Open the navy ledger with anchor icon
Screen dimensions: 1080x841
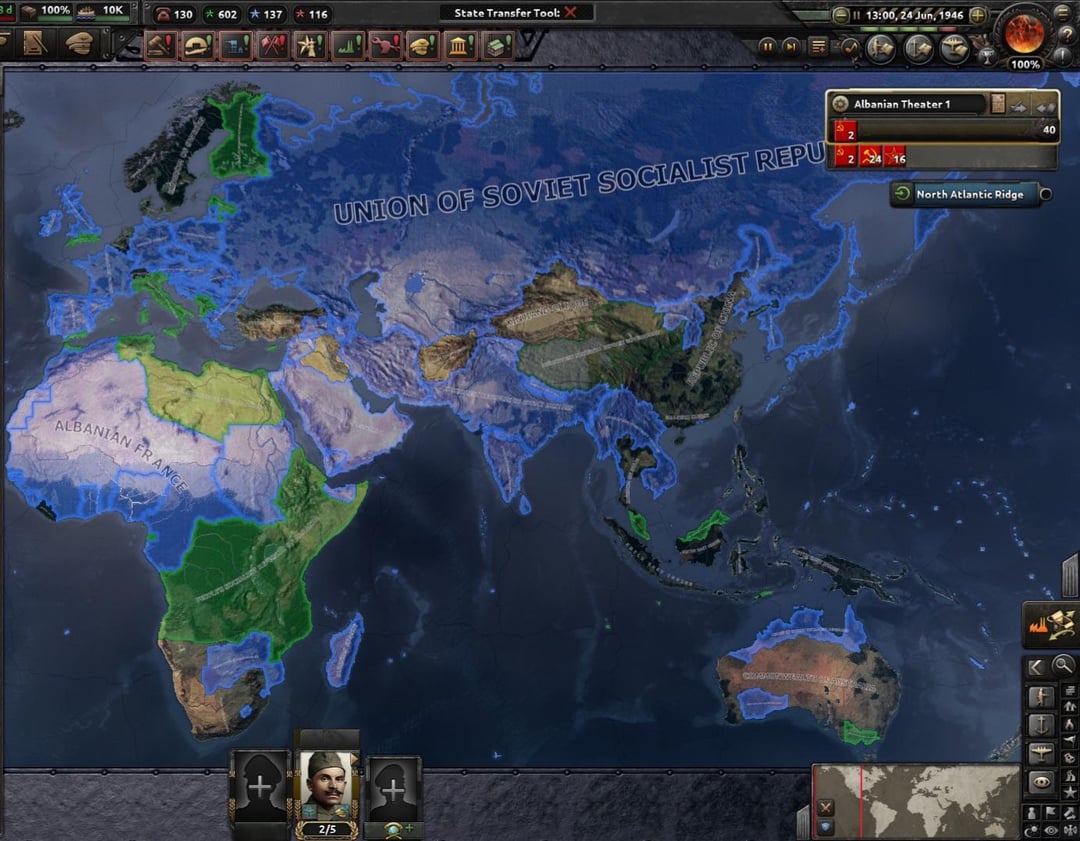coord(918,47)
